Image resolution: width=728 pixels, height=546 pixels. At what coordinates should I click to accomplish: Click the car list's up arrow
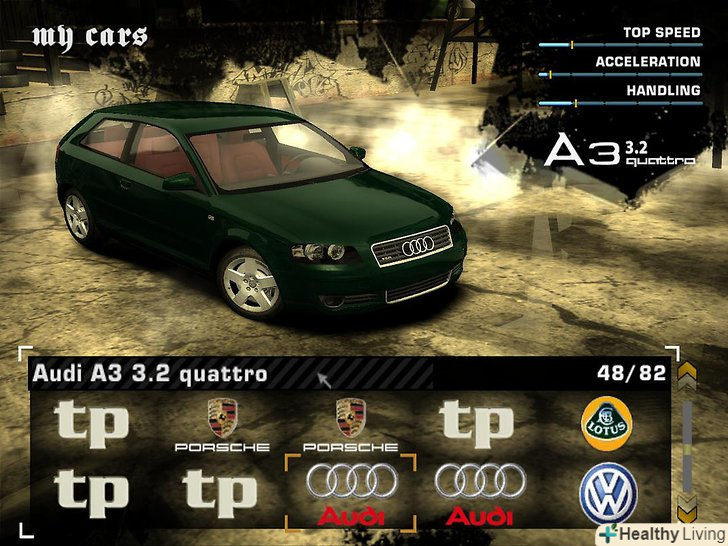[x=687, y=377]
